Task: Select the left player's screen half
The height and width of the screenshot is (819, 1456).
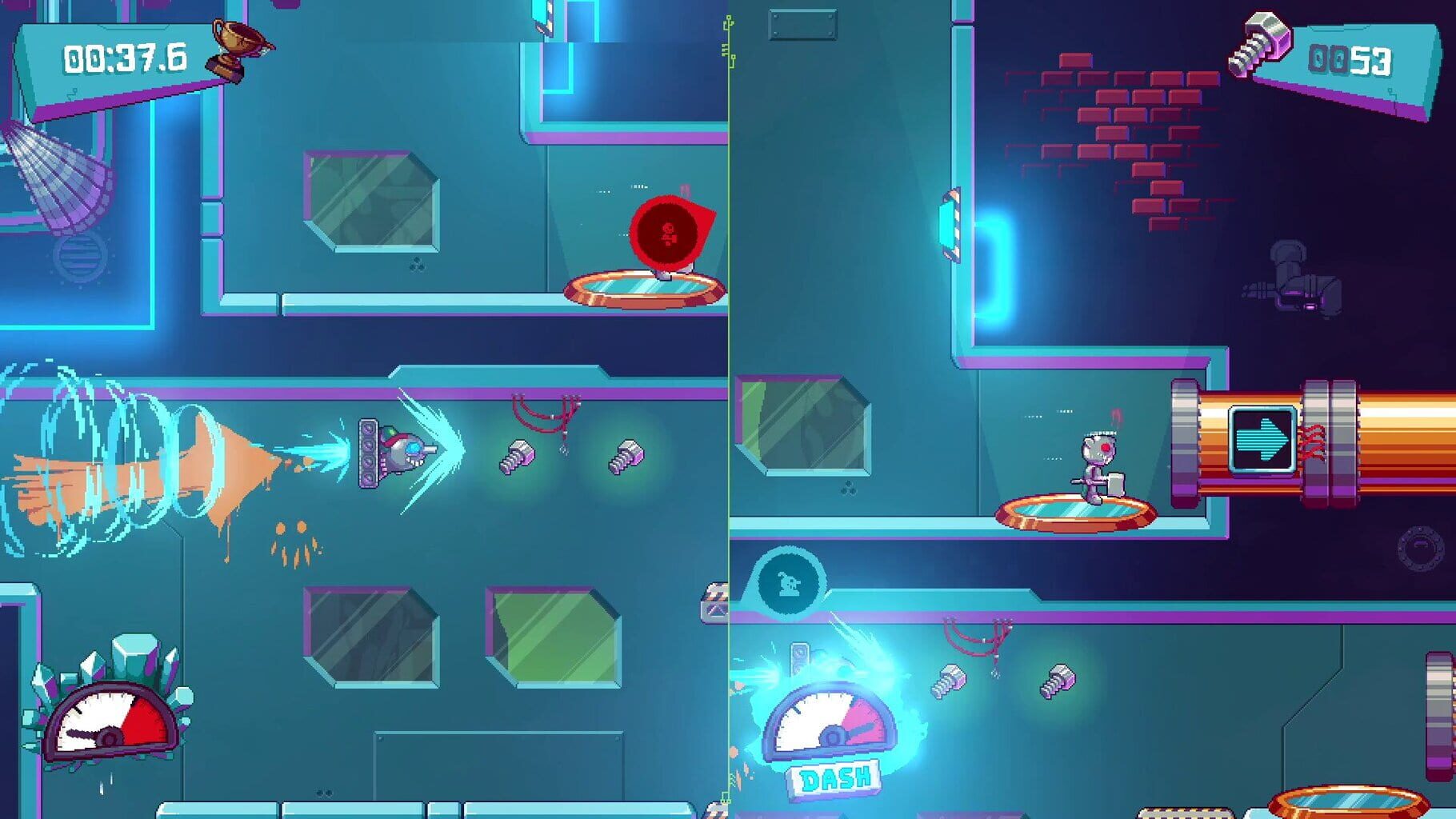Action: [x=364, y=409]
